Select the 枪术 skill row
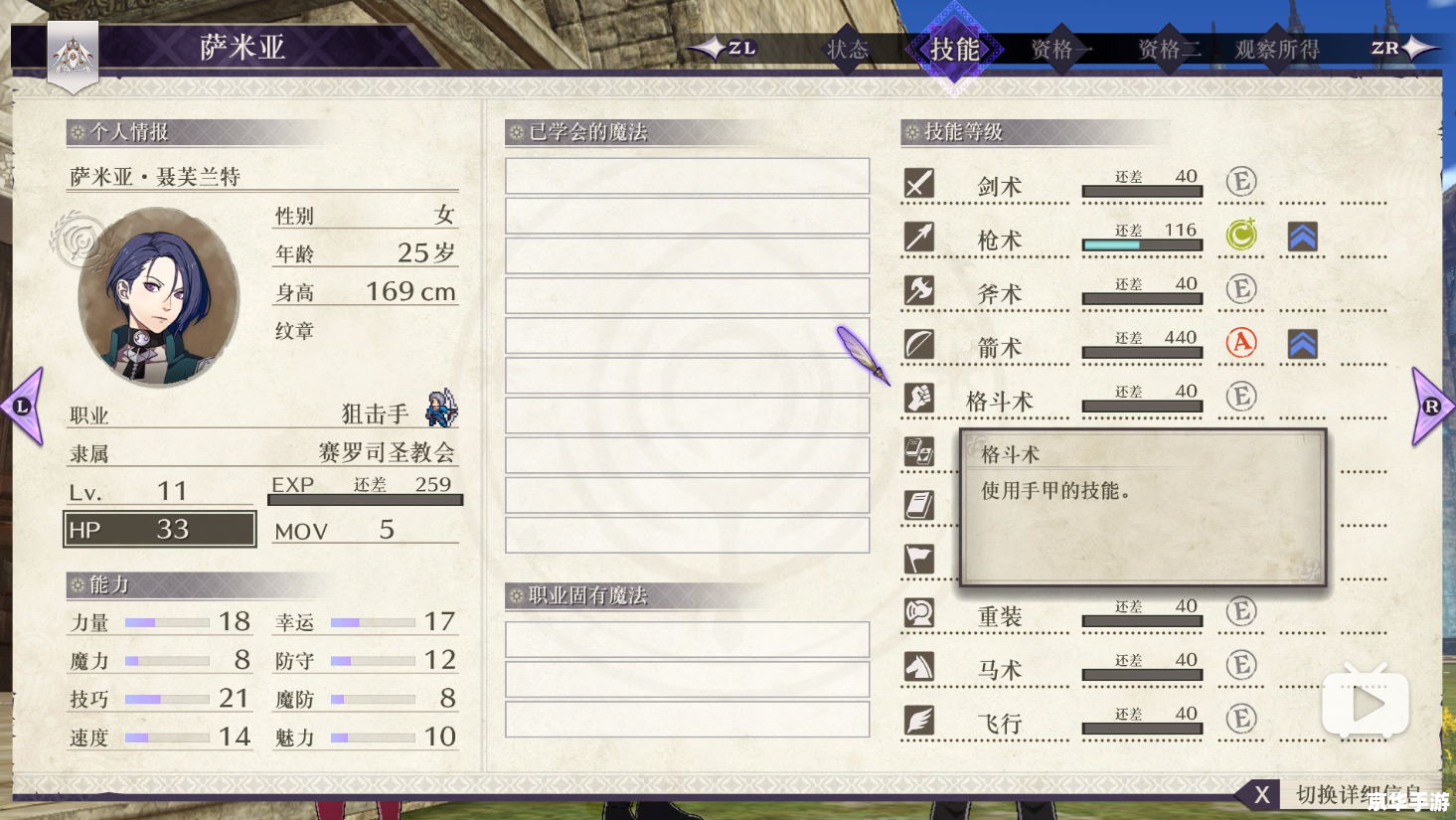The image size is (1456, 820). [x=999, y=240]
